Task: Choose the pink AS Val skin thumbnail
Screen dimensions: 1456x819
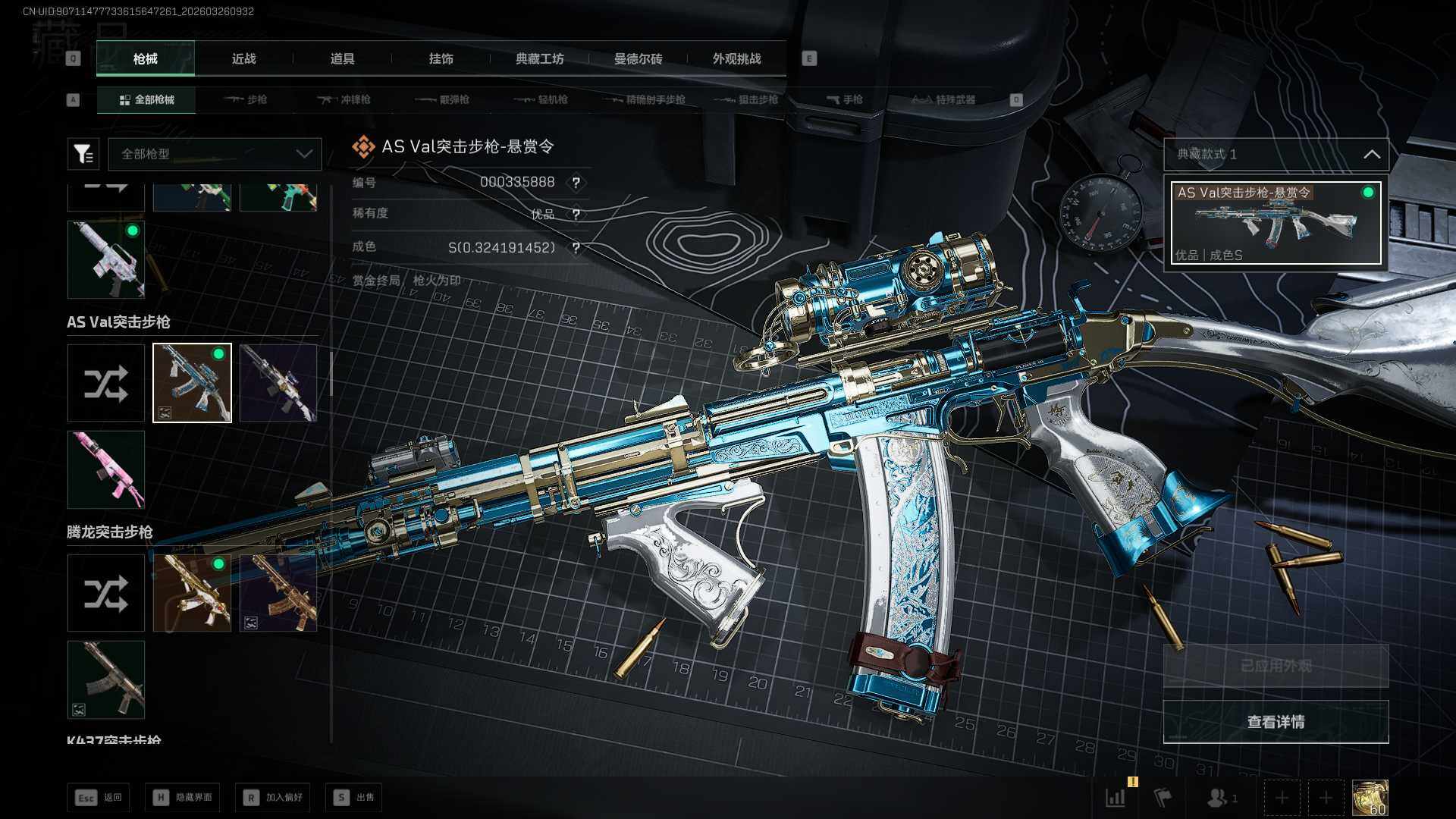Action: 106,470
